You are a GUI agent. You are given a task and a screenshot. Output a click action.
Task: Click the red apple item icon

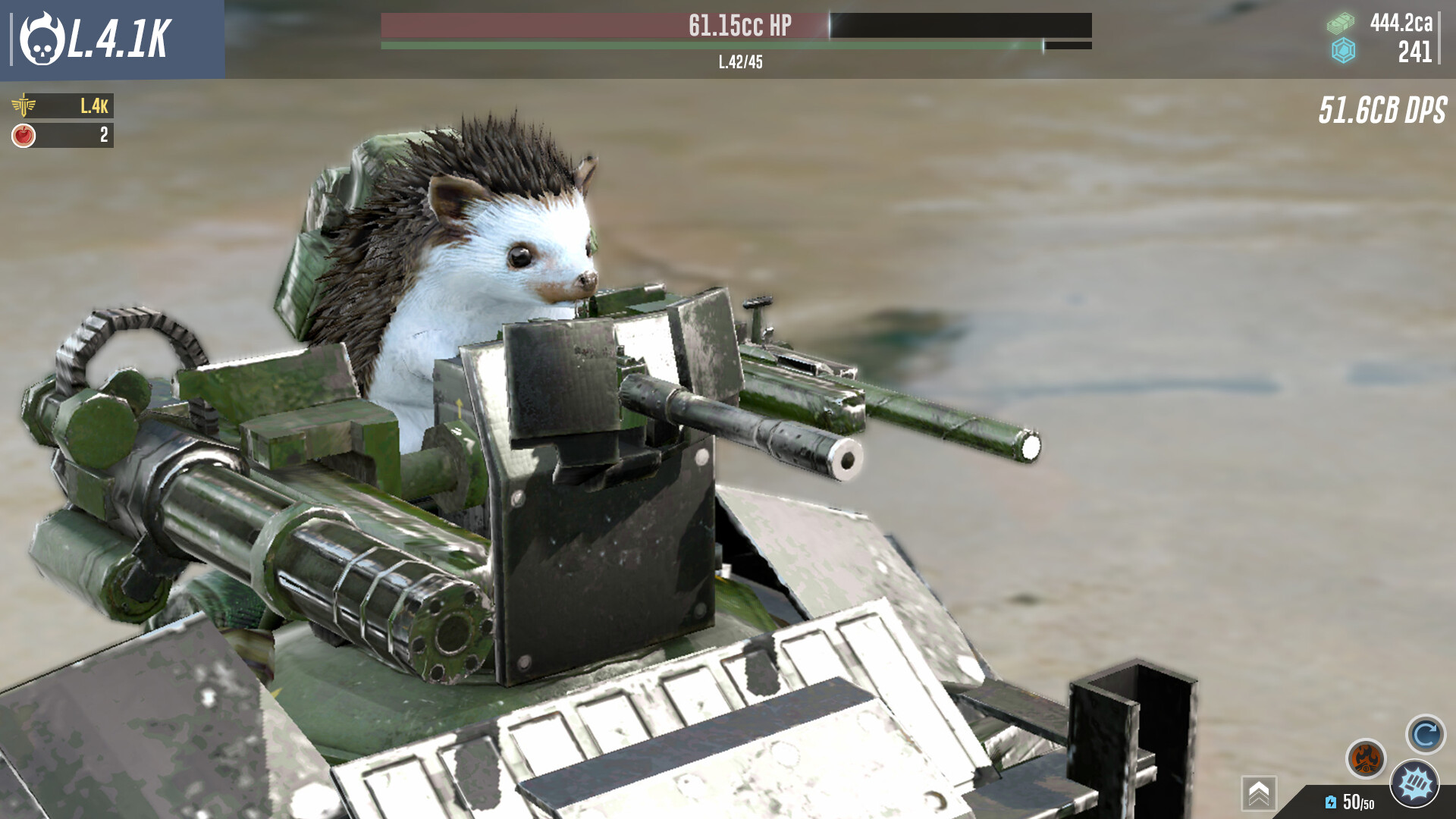click(x=23, y=135)
